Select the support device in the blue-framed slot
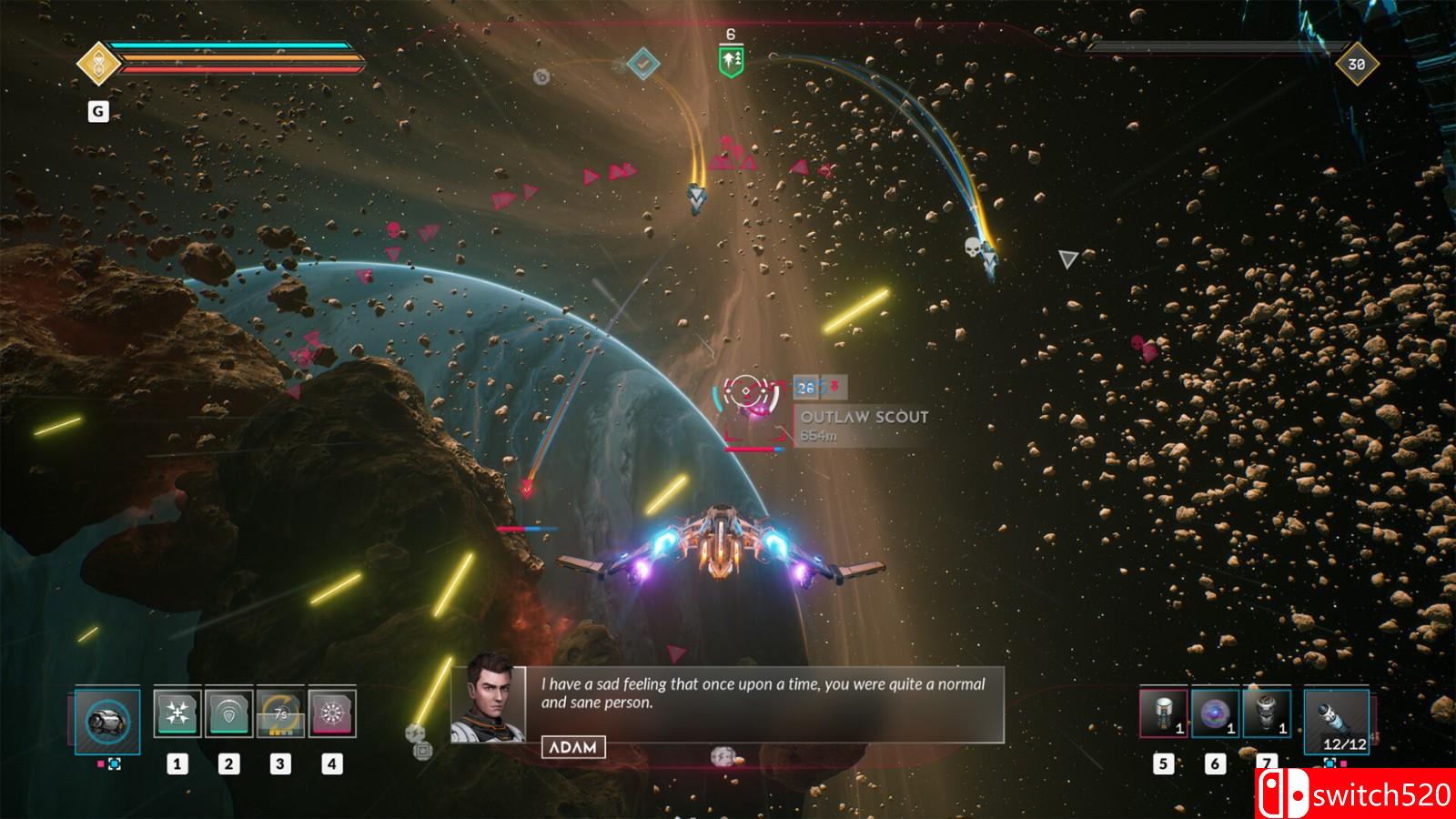The width and height of the screenshot is (1456, 819). pos(107,722)
